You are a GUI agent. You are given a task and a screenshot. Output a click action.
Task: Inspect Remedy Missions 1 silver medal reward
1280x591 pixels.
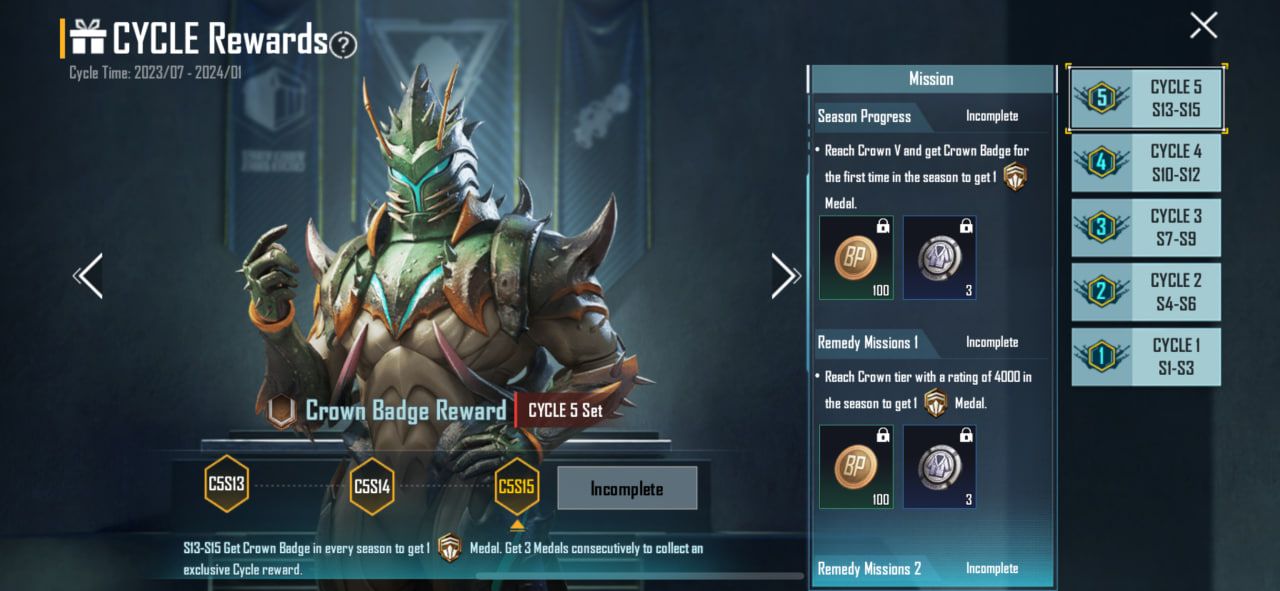pyautogui.click(x=939, y=467)
